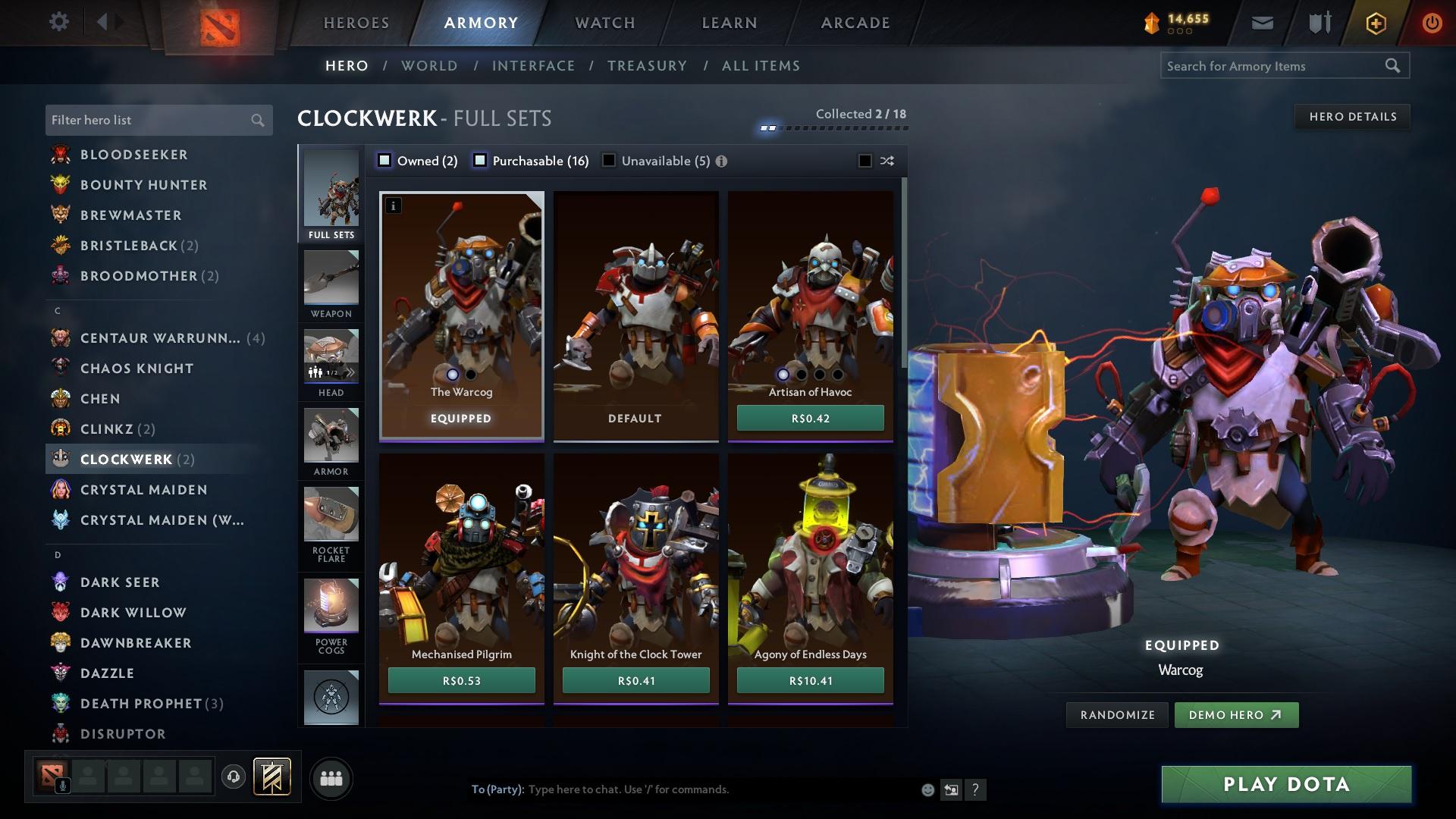Select the Weapon slot icon
Image resolution: width=1456 pixels, height=819 pixels.
(331, 281)
